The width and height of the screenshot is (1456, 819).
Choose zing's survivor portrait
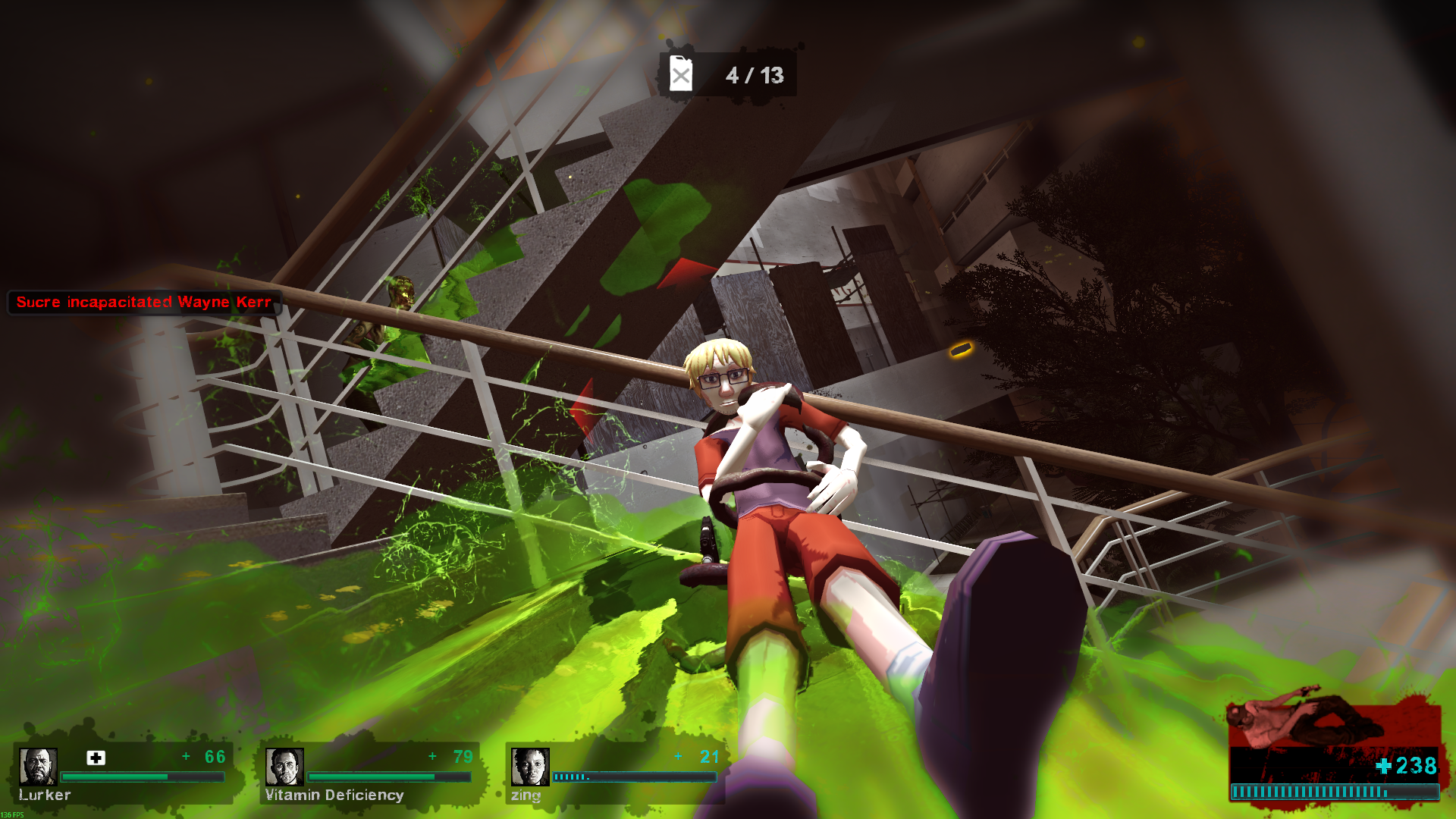[530, 767]
